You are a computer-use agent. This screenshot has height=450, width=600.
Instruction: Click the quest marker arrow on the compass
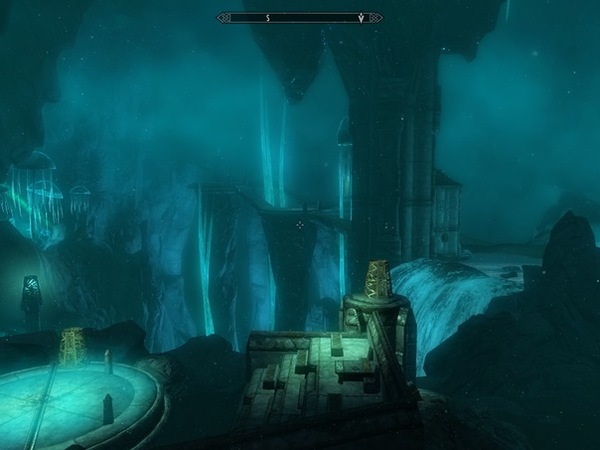pos(360,17)
